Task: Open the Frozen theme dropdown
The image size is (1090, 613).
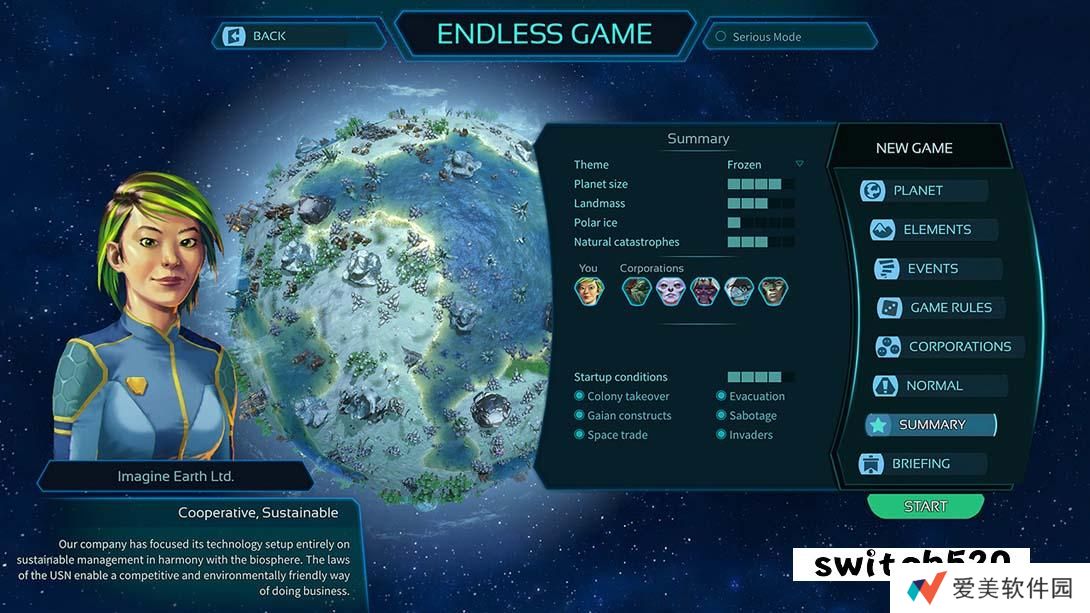Action: (799, 164)
